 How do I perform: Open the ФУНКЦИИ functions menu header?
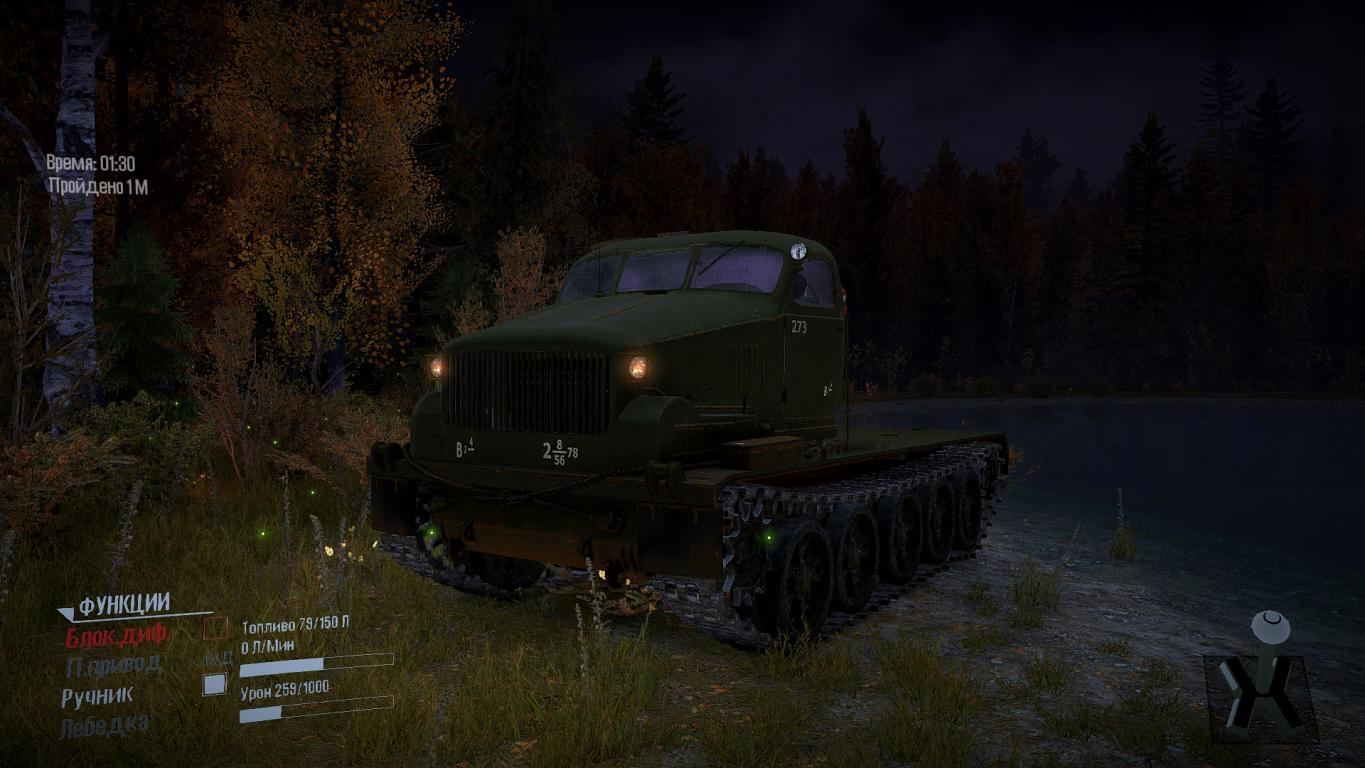click(124, 604)
